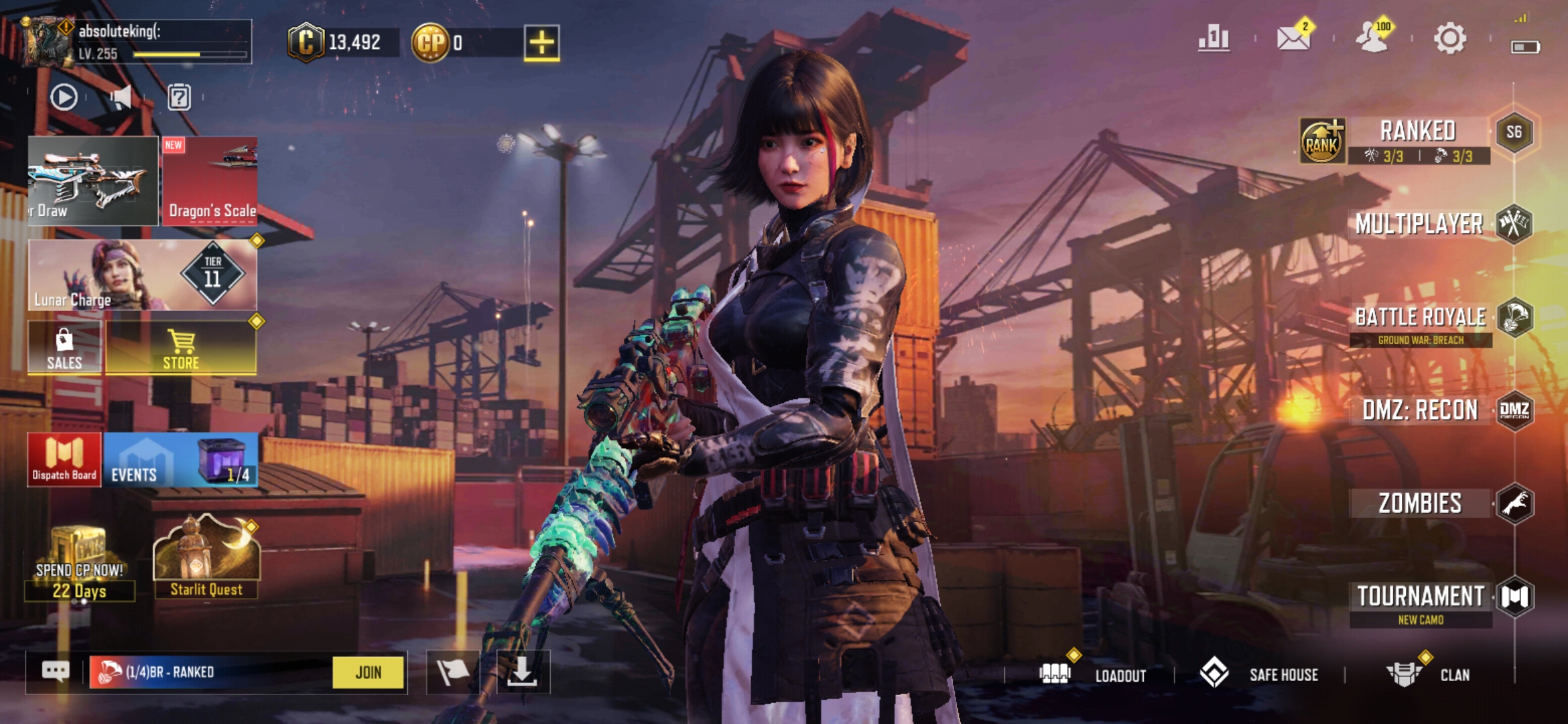
Task: Open the Ranked mode menu
Action: pyautogui.click(x=1417, y=132)
